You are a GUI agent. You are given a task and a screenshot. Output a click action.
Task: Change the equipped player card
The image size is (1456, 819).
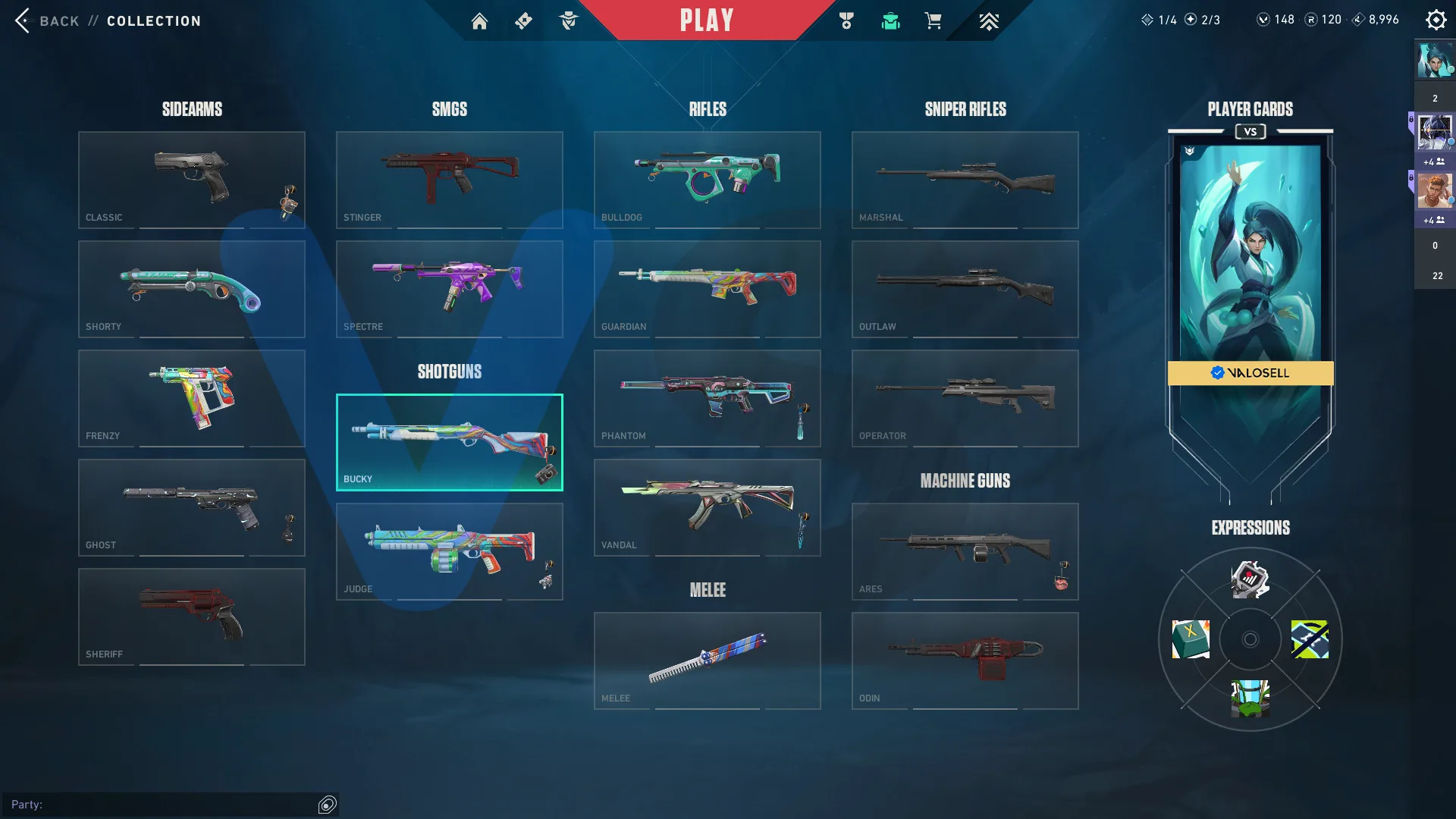click(x=1250, y=258)
